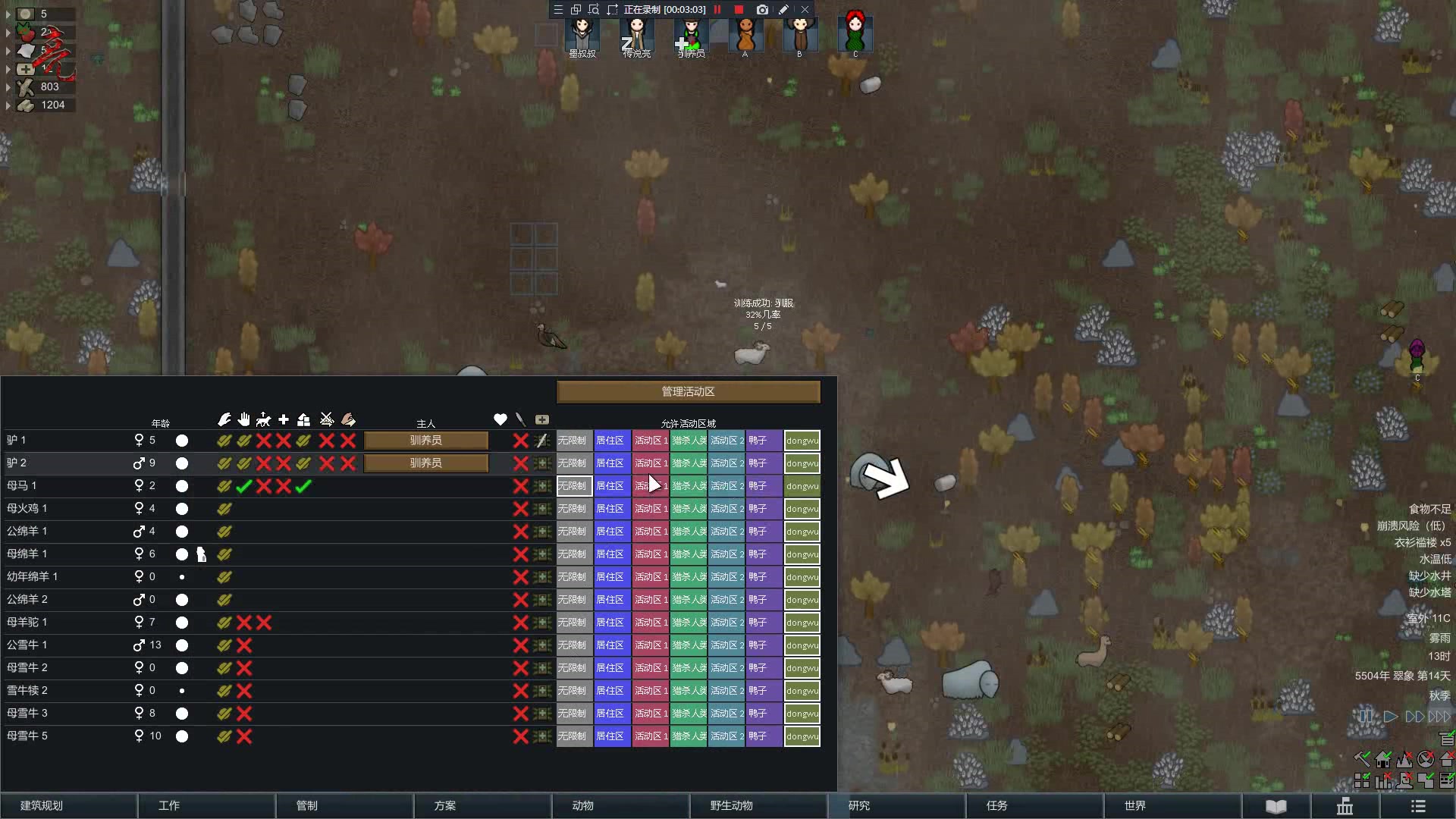Open the main menu list icon

click(x=1418, y=805)
